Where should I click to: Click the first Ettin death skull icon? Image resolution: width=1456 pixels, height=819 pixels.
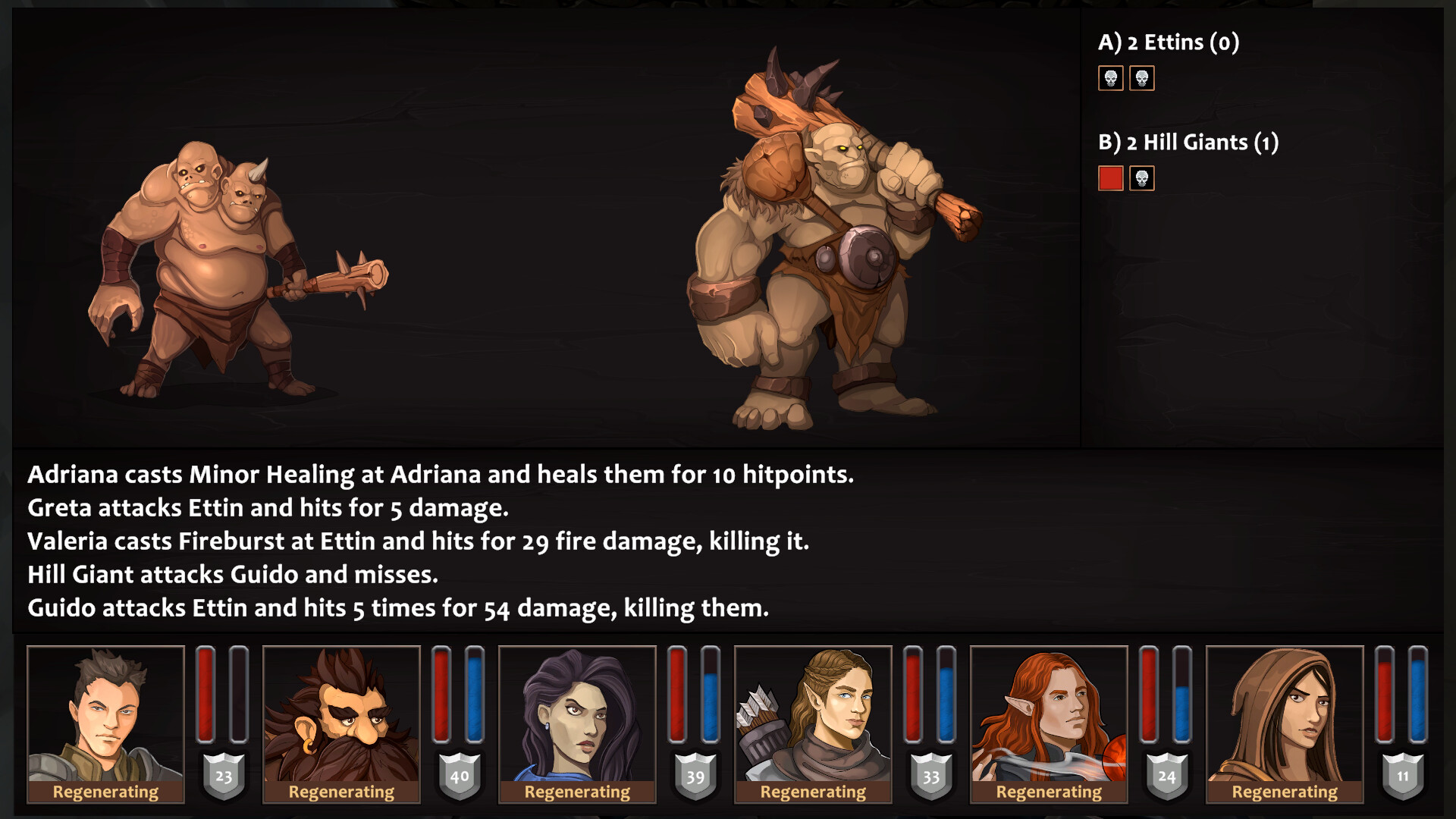tap(1111, 79)
